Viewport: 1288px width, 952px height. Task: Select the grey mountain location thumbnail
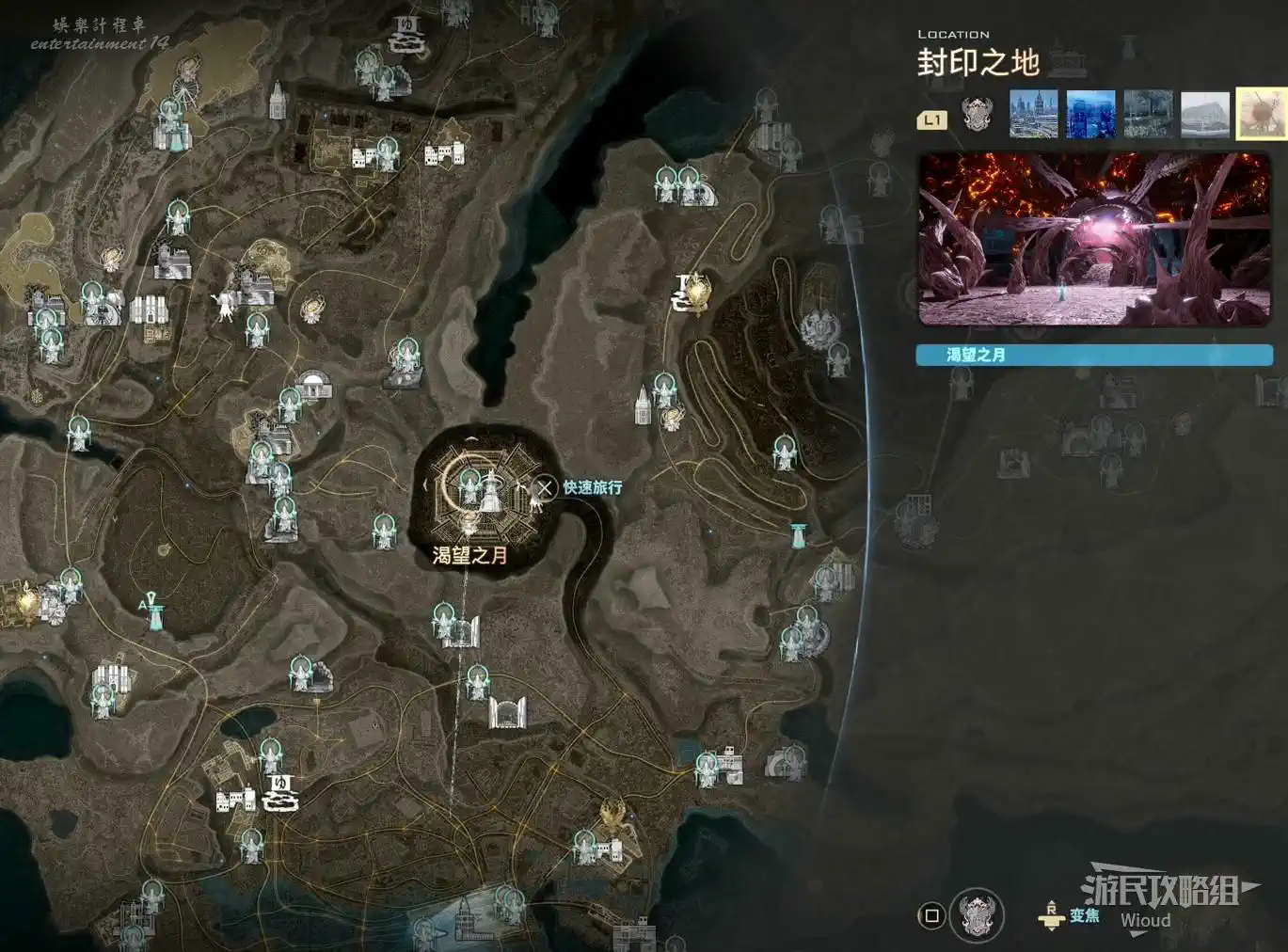coord(1205,114)
